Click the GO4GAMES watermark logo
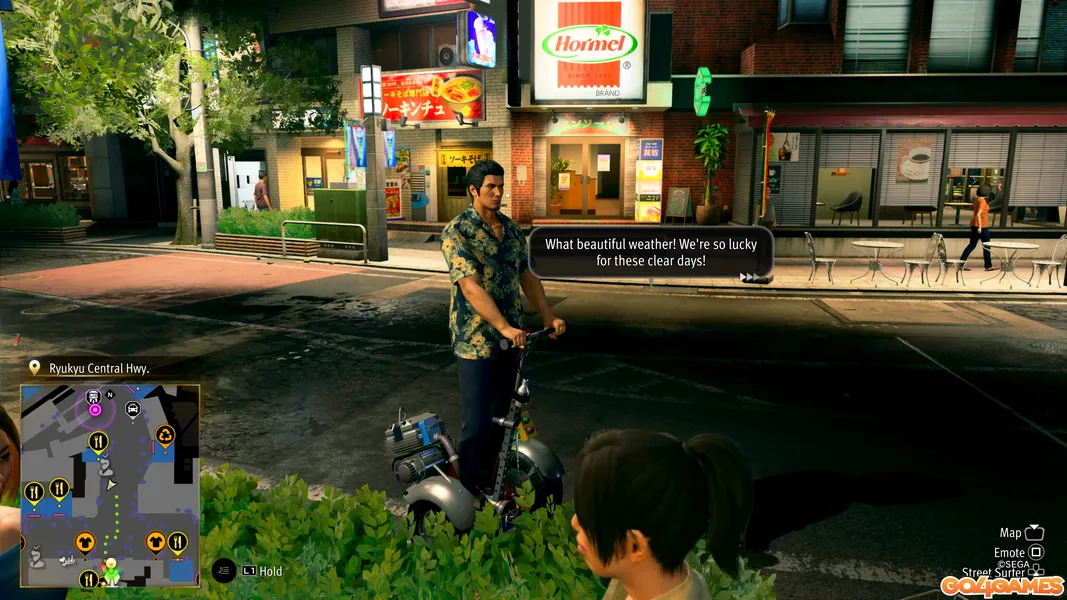Image resolution: width=1067 pixels, height=600 pixels. (x=1001, y=585)
